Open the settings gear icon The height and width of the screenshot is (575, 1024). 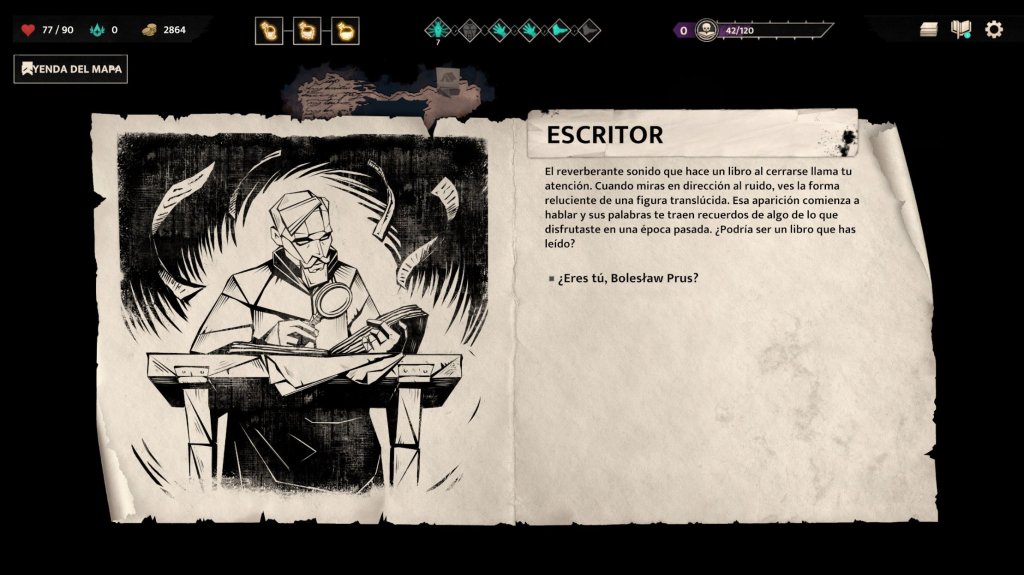click(x=993, y=29)
